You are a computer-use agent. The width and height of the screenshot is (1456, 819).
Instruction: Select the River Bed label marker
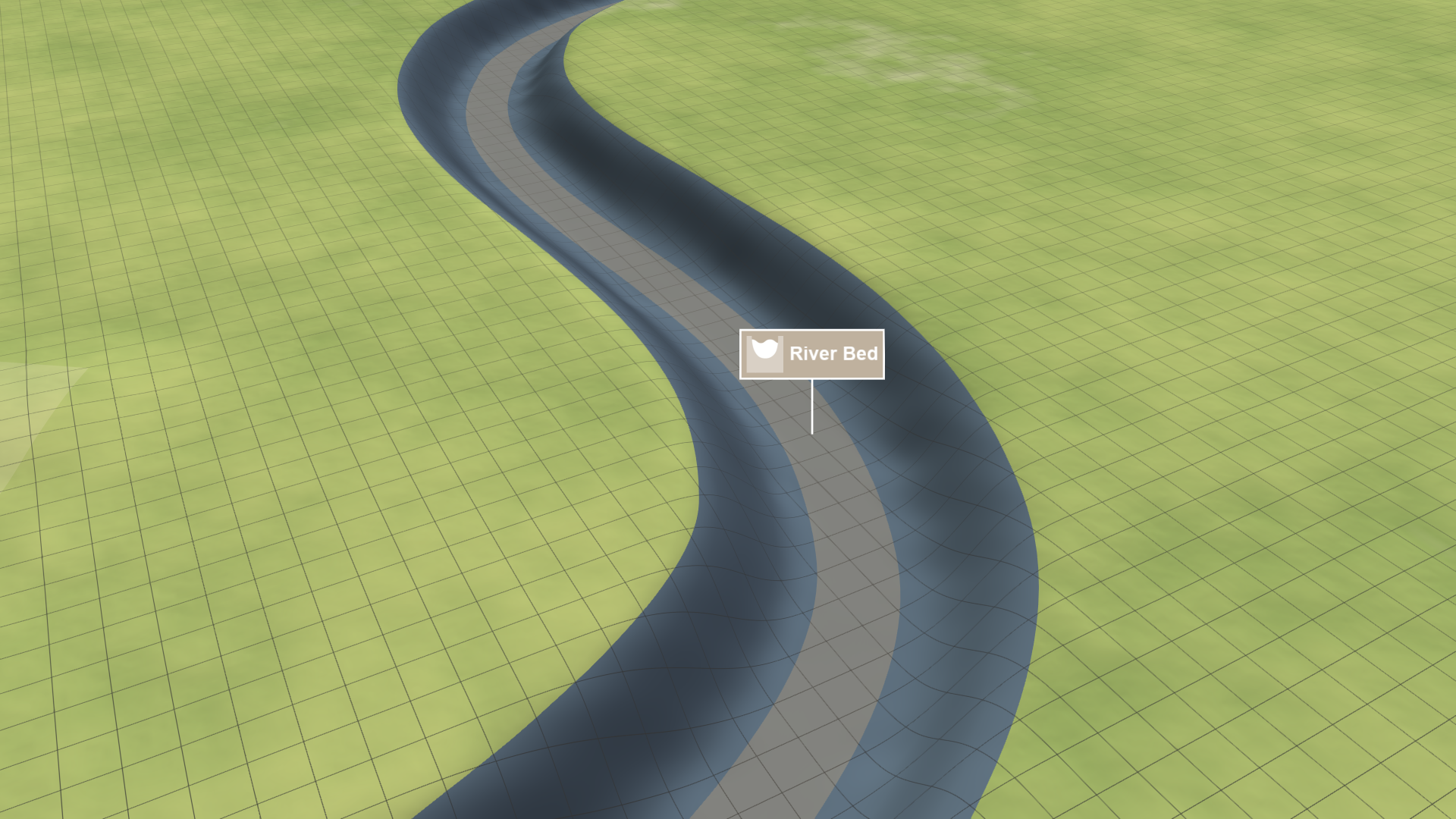click(812, 353)
